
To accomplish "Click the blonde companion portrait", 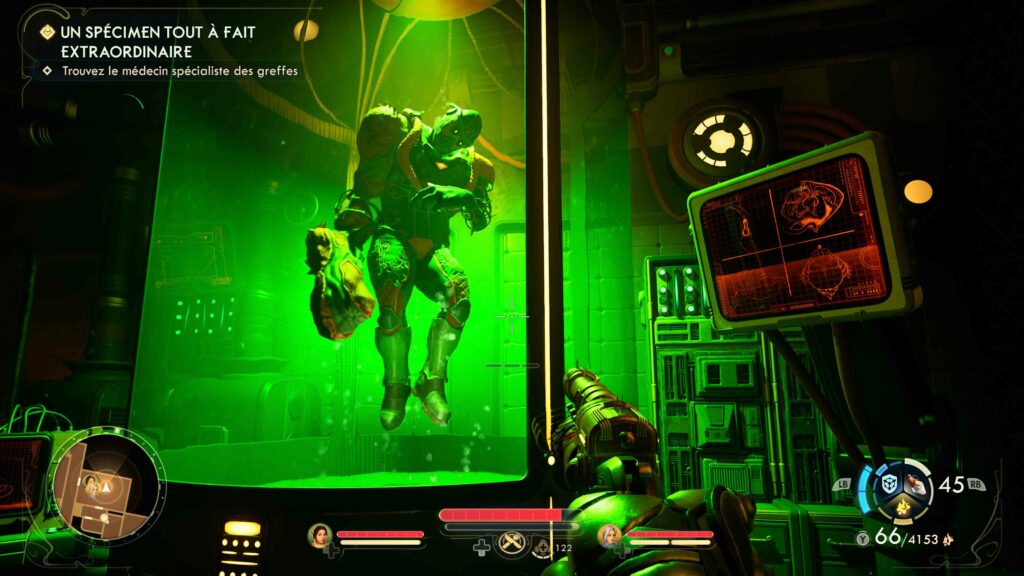I will pyautogui.click(x=609, y=535).
